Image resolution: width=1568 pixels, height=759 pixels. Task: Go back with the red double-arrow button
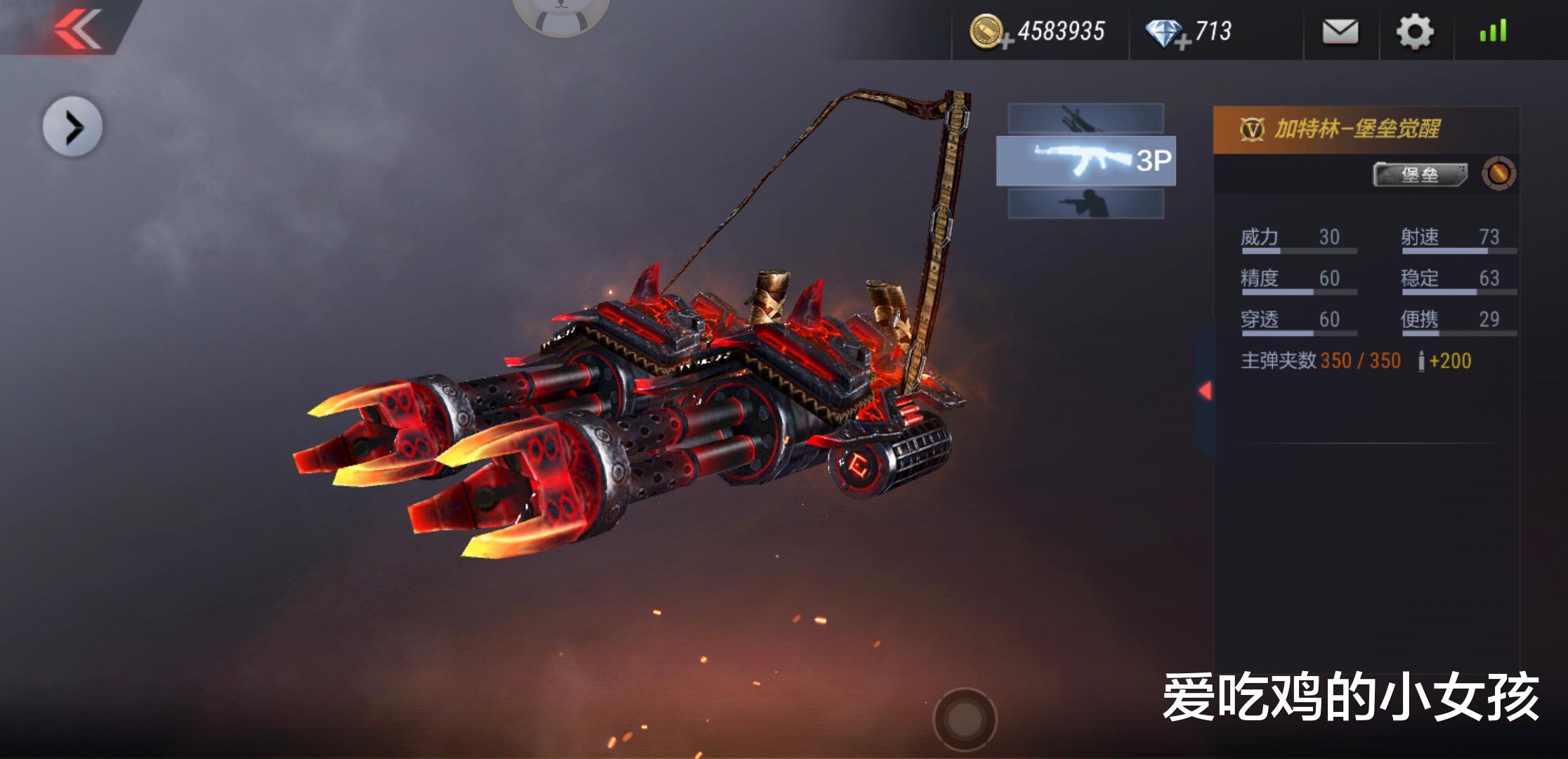(77, 28)
